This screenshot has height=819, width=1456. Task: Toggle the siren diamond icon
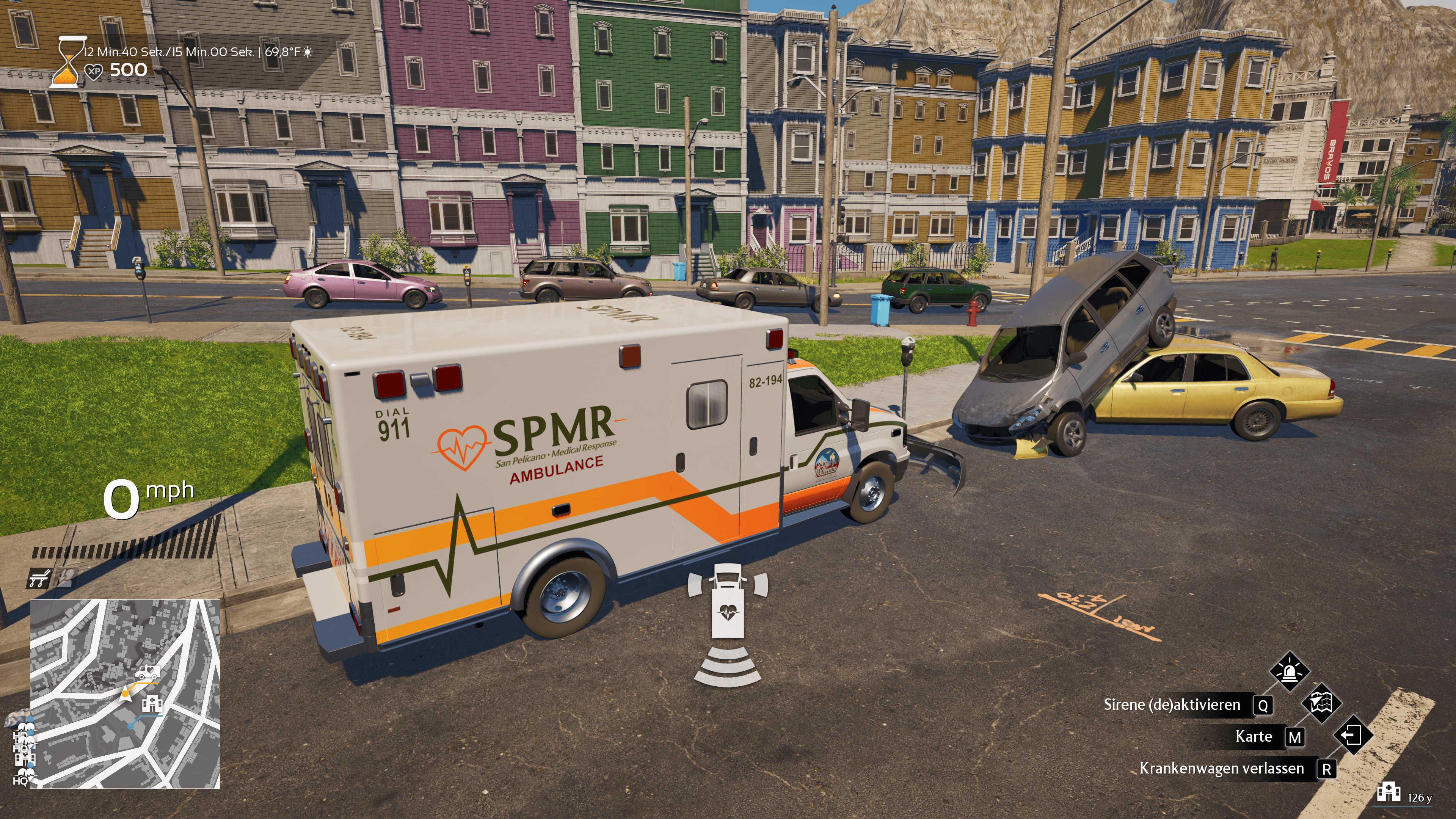(1289, 672)
